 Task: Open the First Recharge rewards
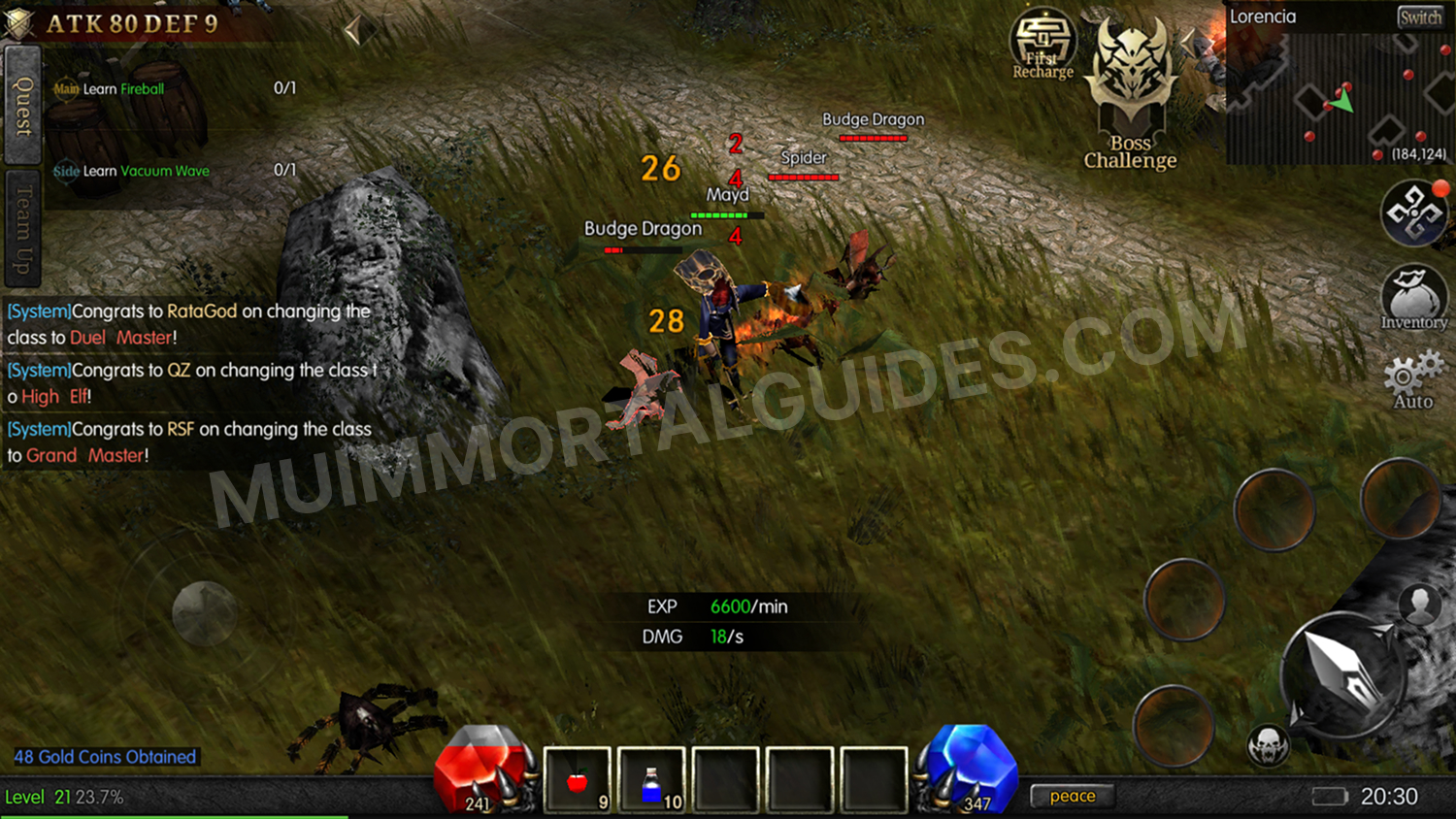click(1042, 49)
